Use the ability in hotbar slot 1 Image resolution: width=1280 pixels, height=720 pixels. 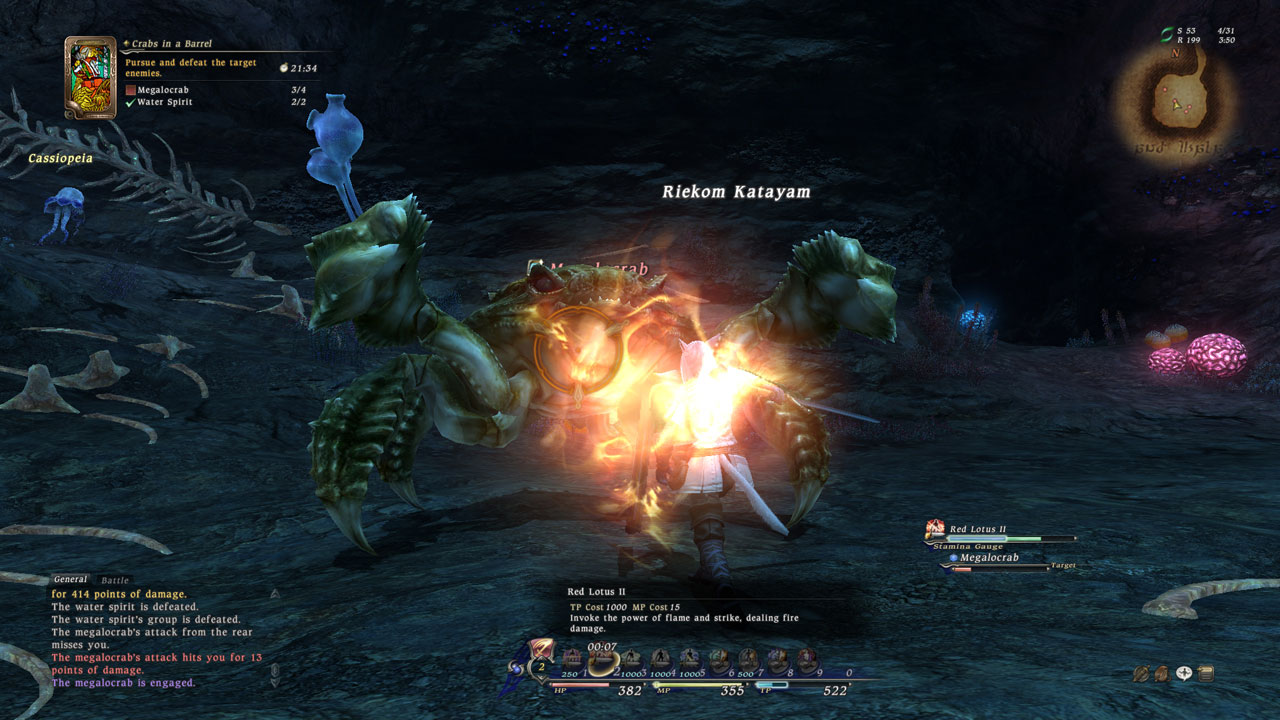[x=572, y=657]
